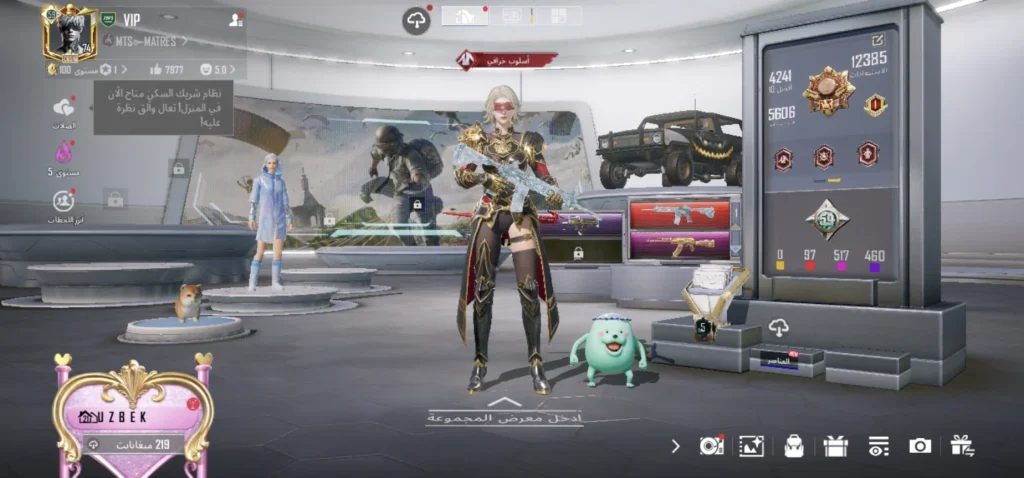Open the backpack inventory icon
The image size is (1024, 478).
pyautogui.click(x=794, y=446)
